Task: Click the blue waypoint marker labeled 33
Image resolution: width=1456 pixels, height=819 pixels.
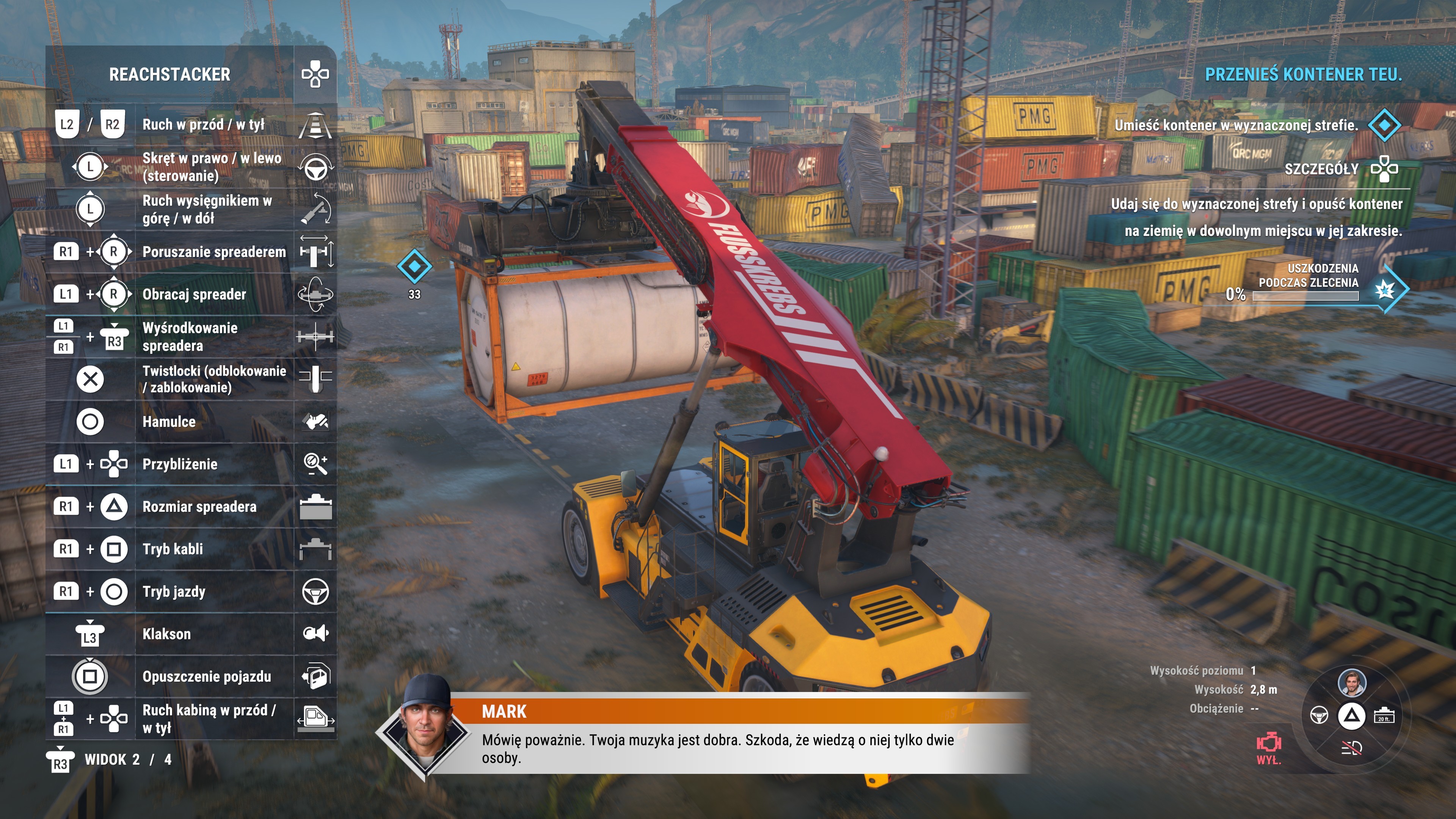Action: 414,266
